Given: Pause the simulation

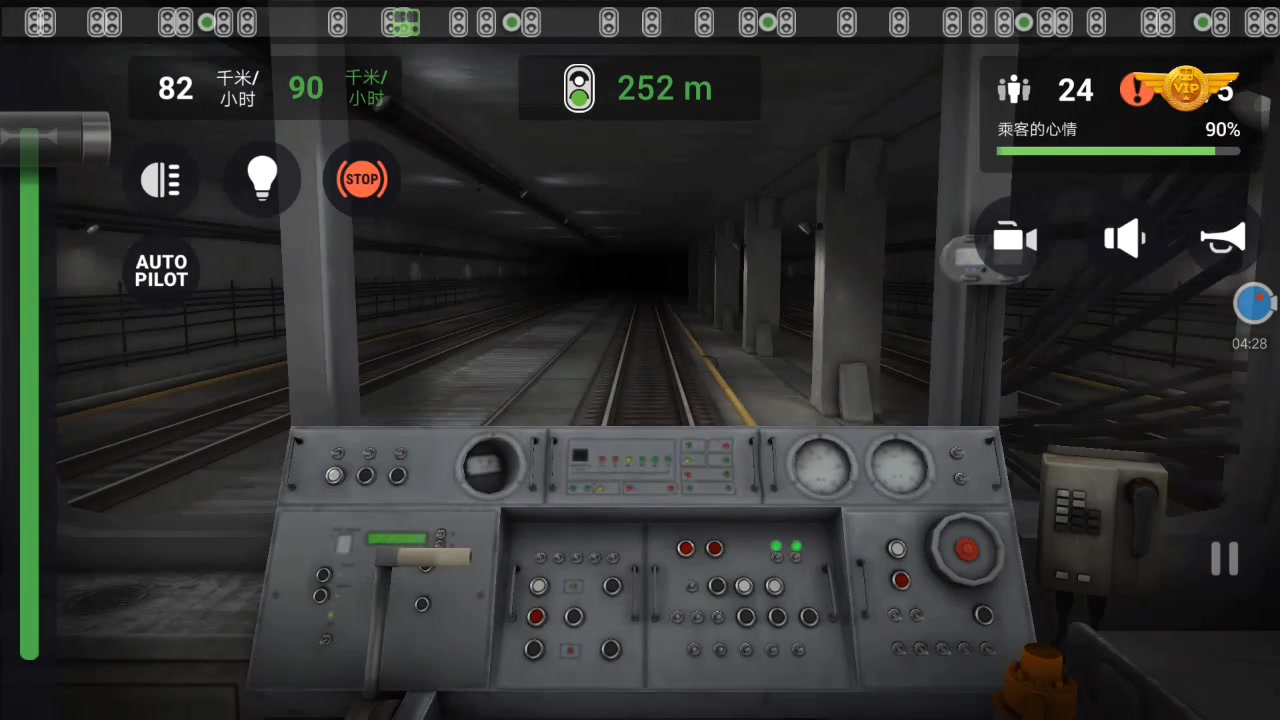Looking at the screenshot, I should click(1226, 558).
